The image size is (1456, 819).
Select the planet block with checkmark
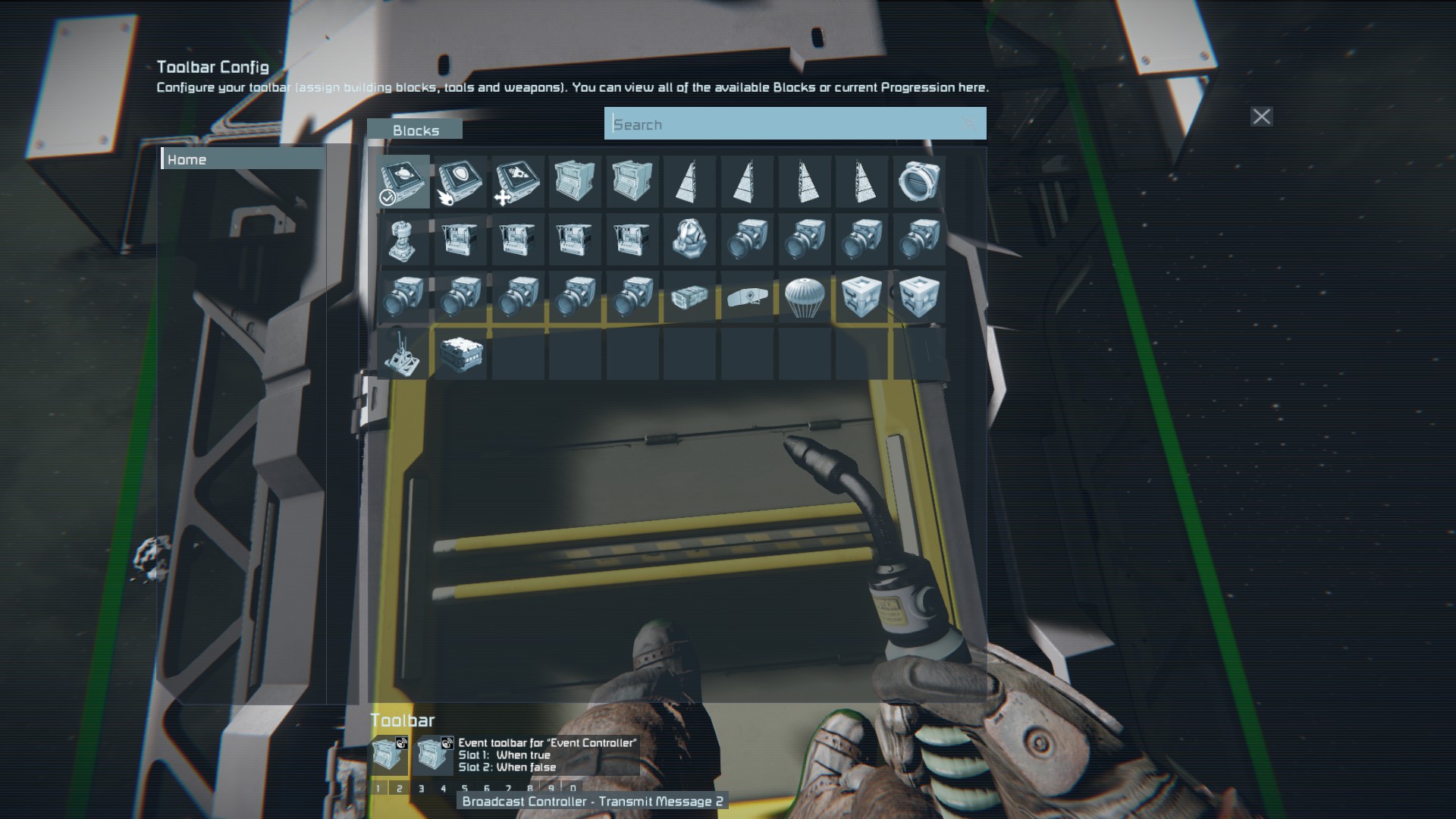pos(403,182)
